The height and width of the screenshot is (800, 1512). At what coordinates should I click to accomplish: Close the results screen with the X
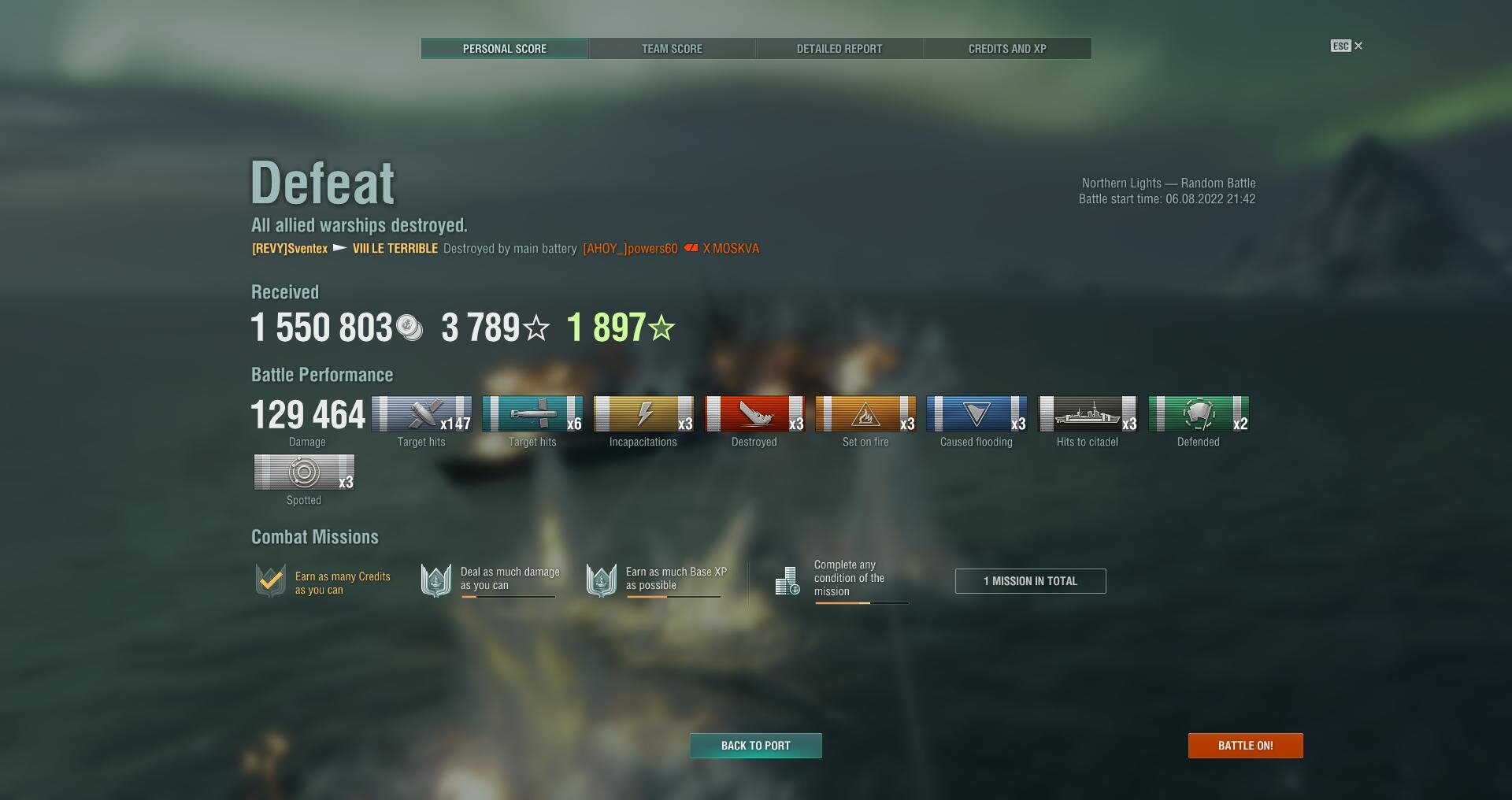[x=1358, y=46]
